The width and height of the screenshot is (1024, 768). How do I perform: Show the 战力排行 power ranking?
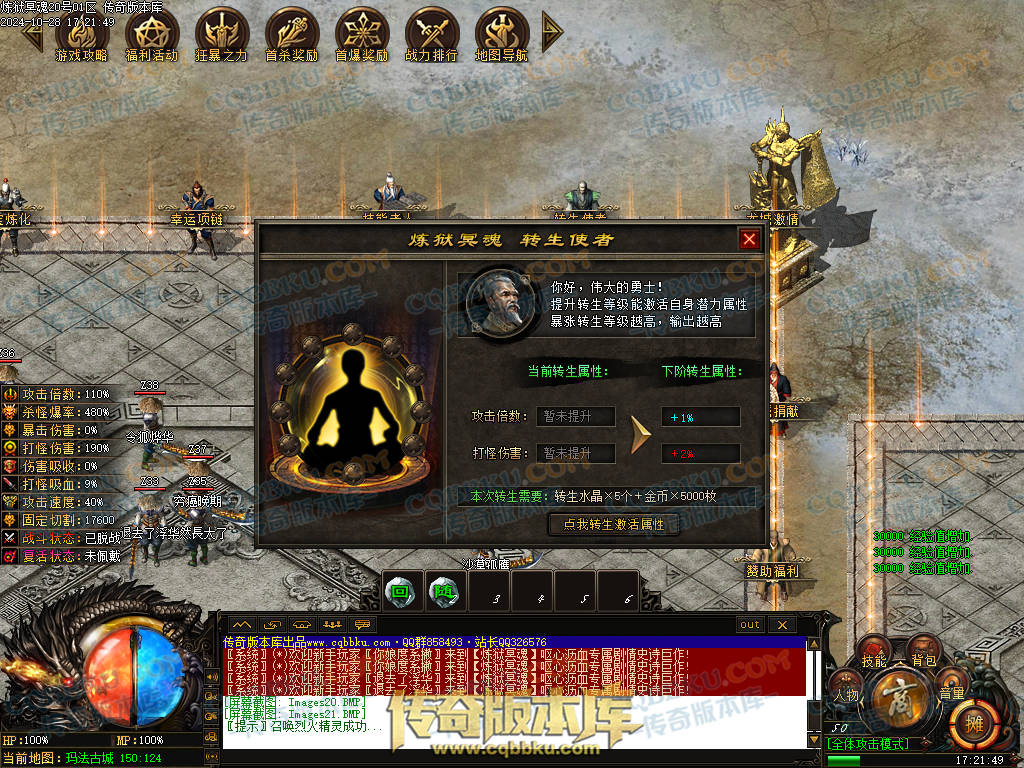pos(431,34)
